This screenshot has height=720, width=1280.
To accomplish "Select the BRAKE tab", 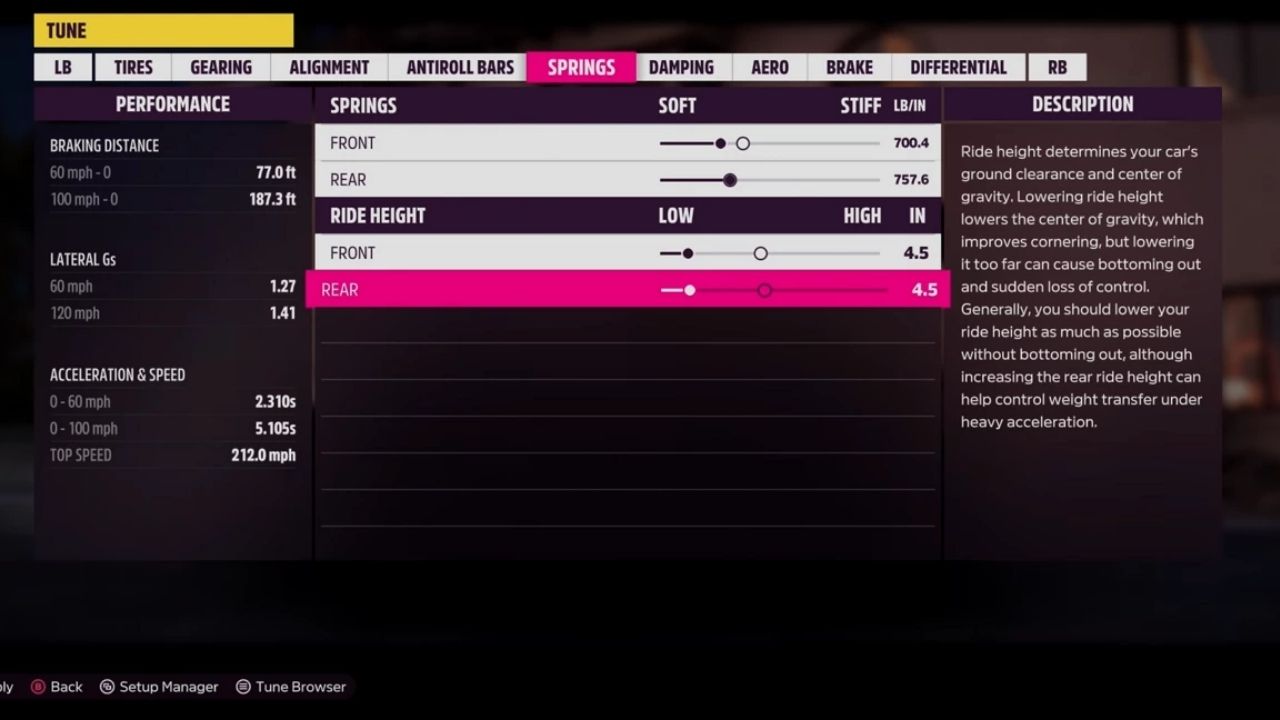I will [x=847, y=67].
